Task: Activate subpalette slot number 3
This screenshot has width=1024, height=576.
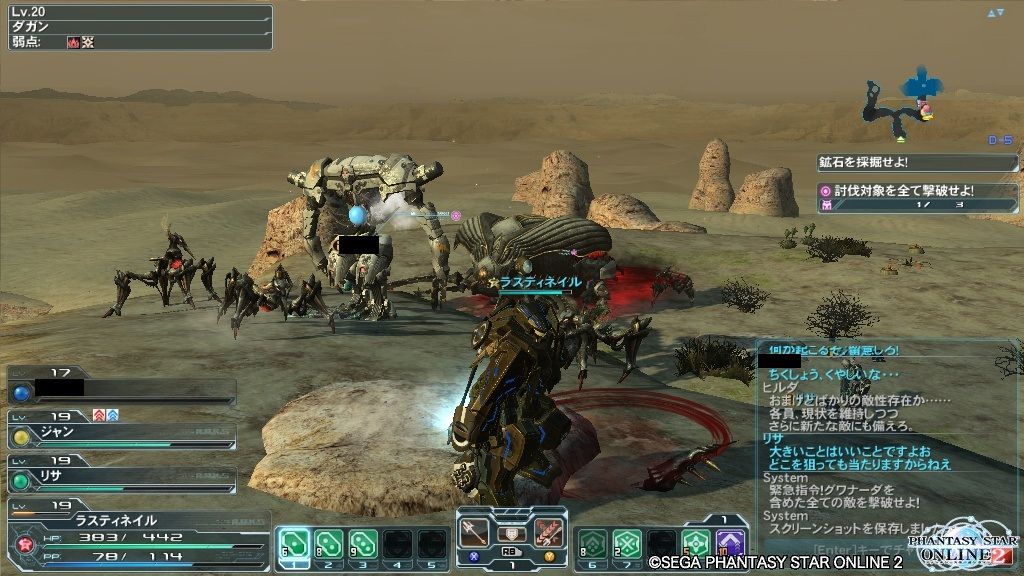Action: click(362, 543)
